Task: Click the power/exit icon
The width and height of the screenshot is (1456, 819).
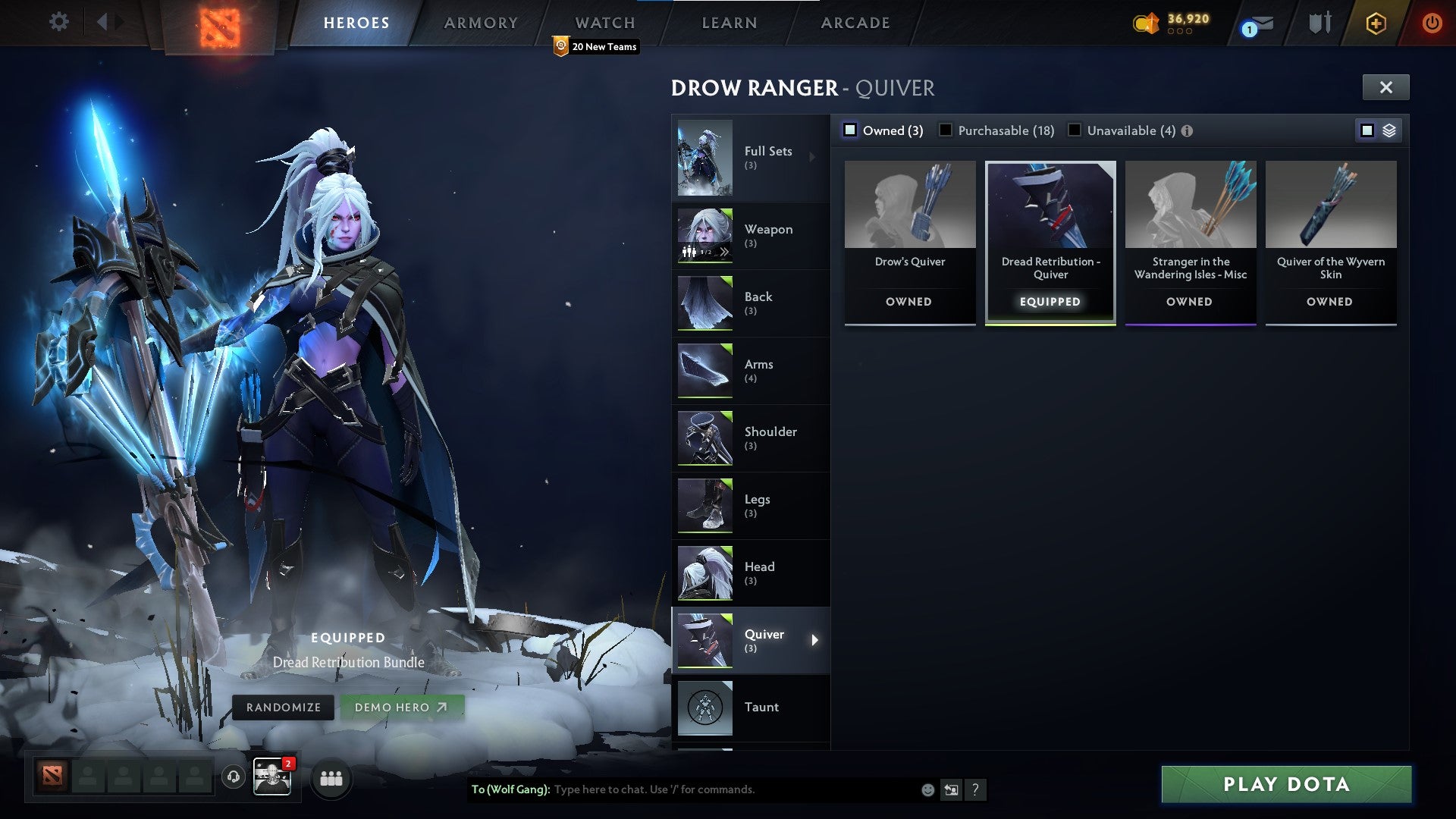Action: (1432, 23)
